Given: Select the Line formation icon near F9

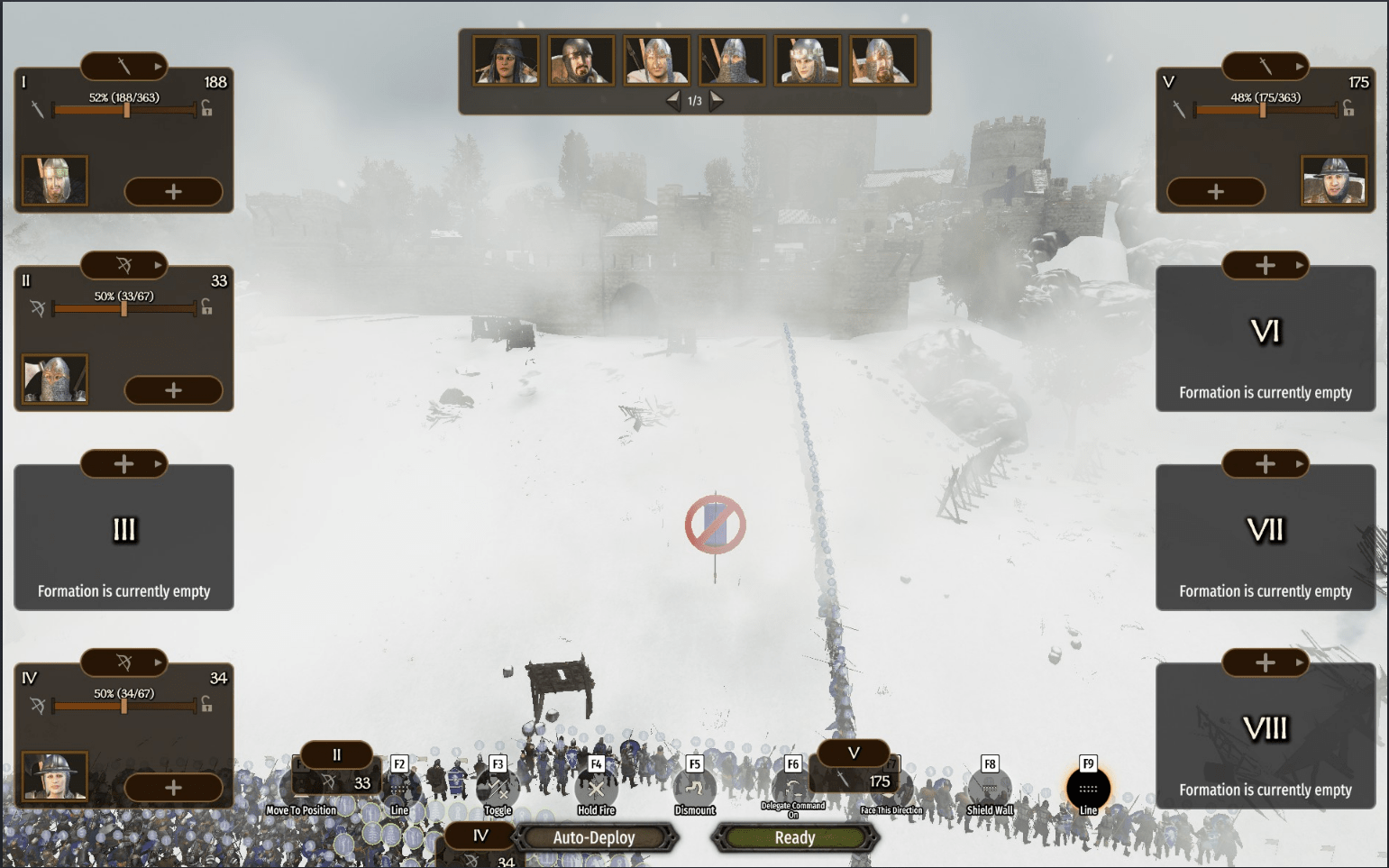Looking at the screenshot, I should coord(1087,787).
